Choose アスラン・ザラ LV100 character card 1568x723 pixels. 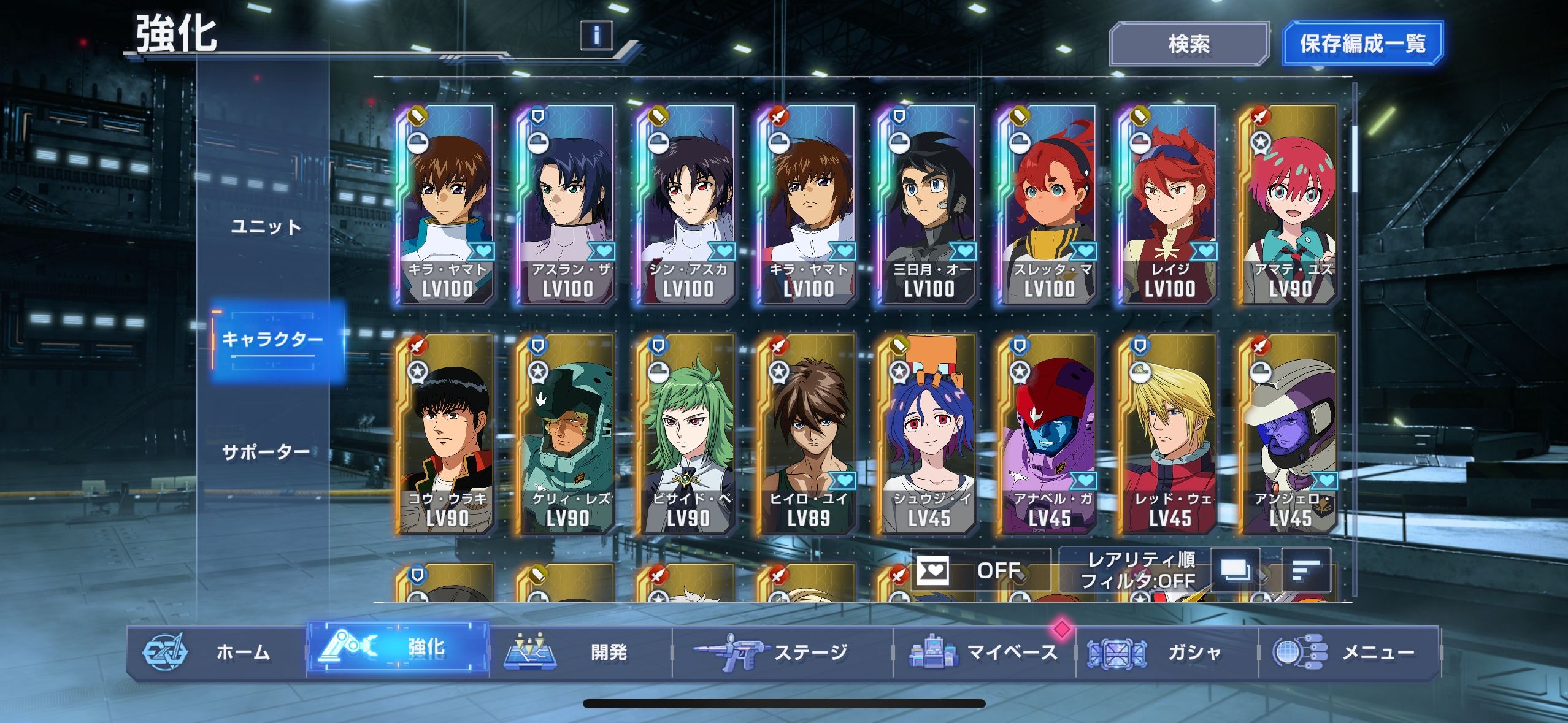click(567, 205)
